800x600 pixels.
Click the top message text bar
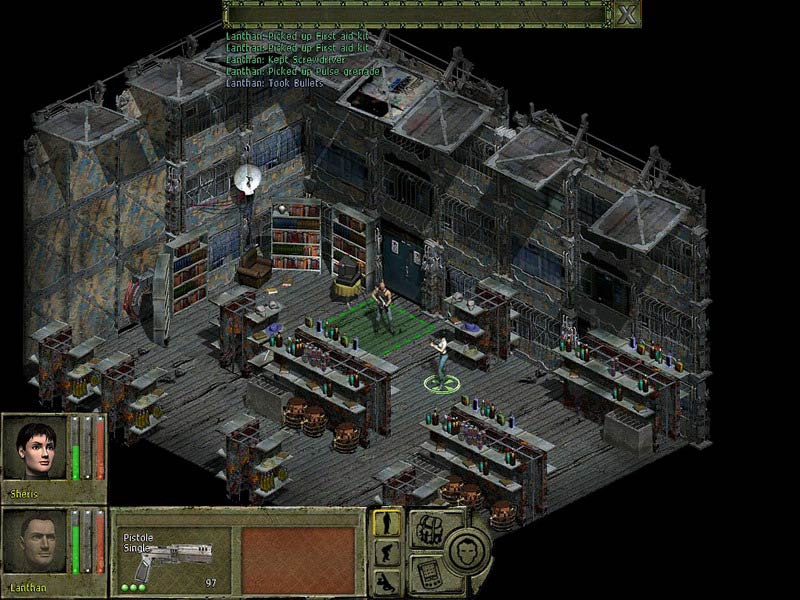coord(416,14)
